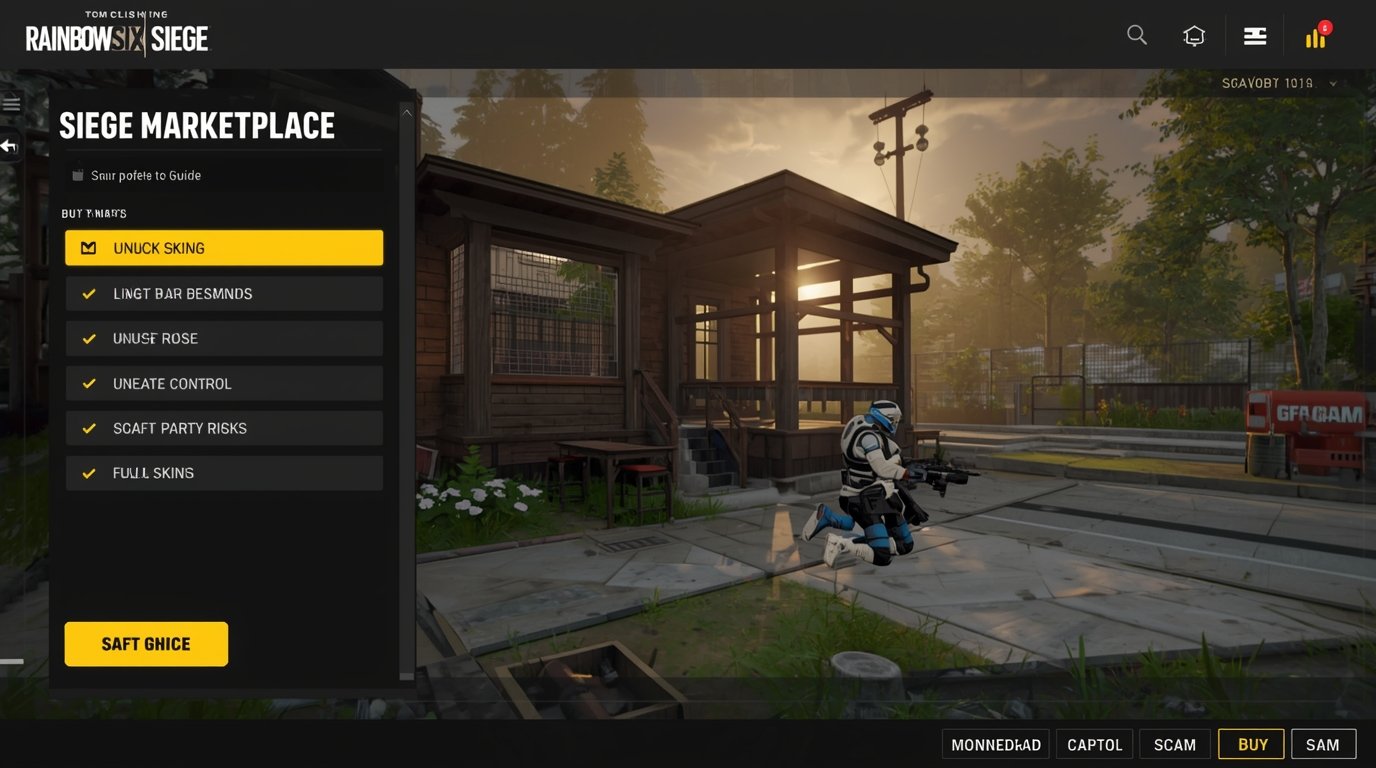1376x768 pixels.
Task: Select the CAPTOL tab in the bottom bar
Action: (1094, 744)
